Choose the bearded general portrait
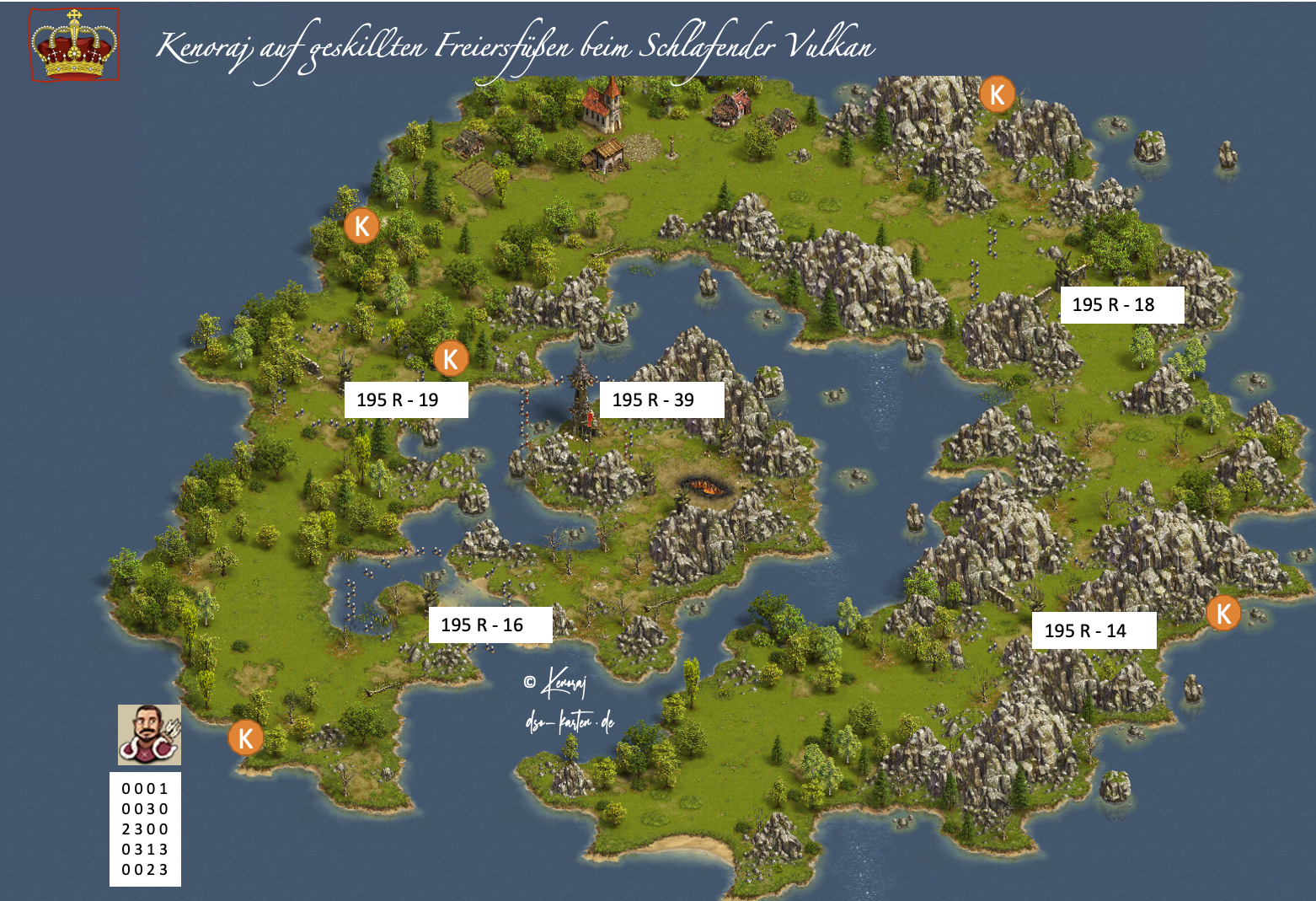 click(x=149, y=734)
